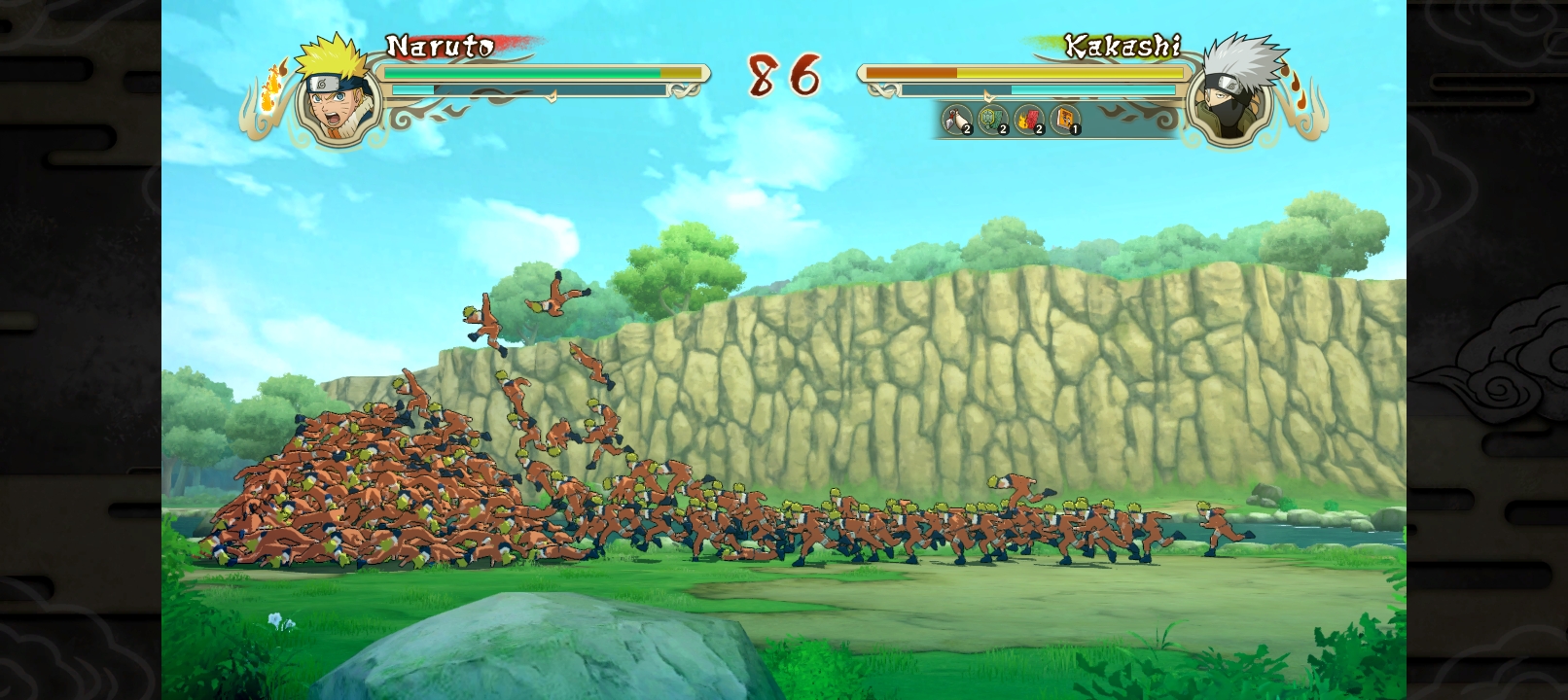This screenshot has height=700, width=1568.
Task: Use the green turtle defense tag item
Action: [x=993, y=121]
